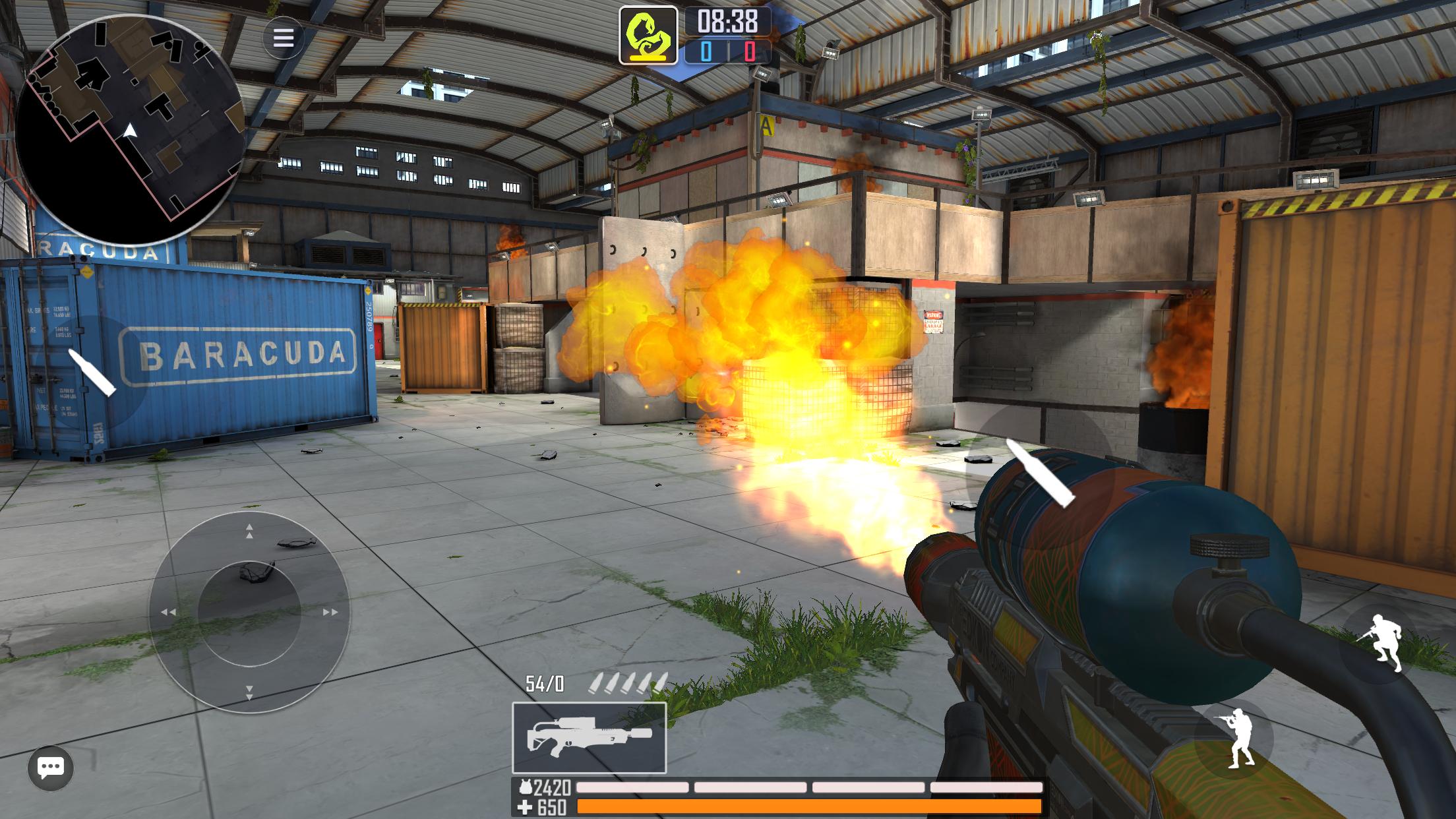This screenshot has width=1456, height=819.
Task: Expand the round timer showing 08:38
Action: tap(725, 21)
